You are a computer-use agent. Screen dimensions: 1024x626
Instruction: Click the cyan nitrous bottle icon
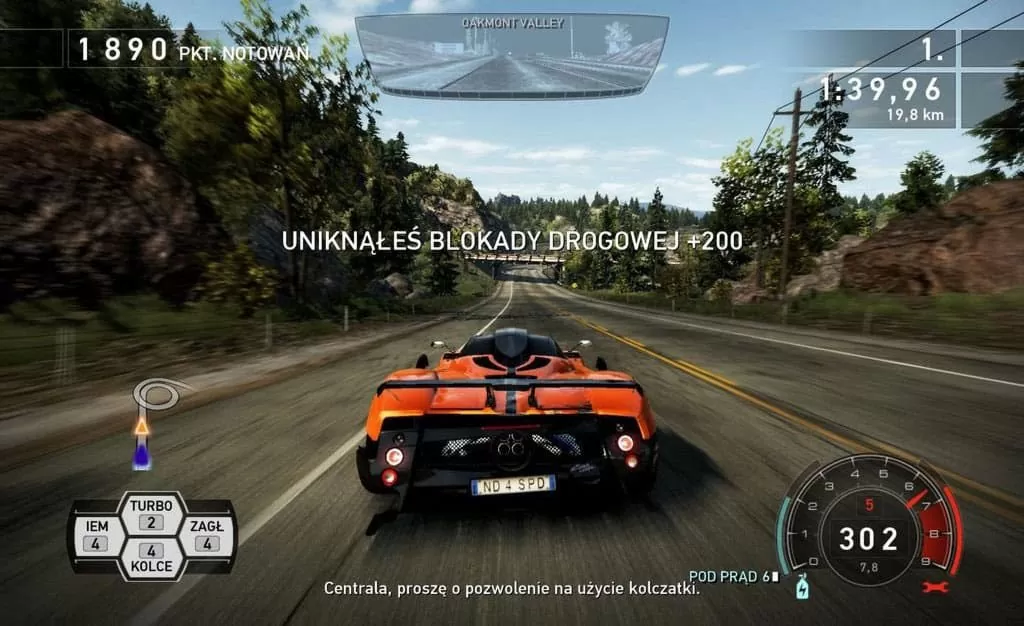coord(800,589)
